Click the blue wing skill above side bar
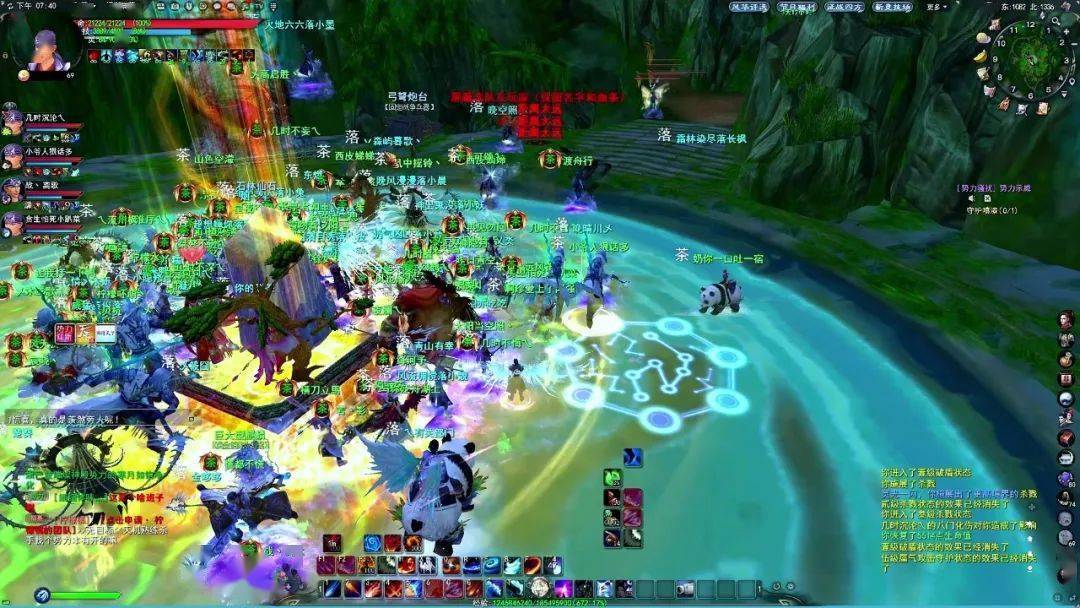 [x=632, y=457]
